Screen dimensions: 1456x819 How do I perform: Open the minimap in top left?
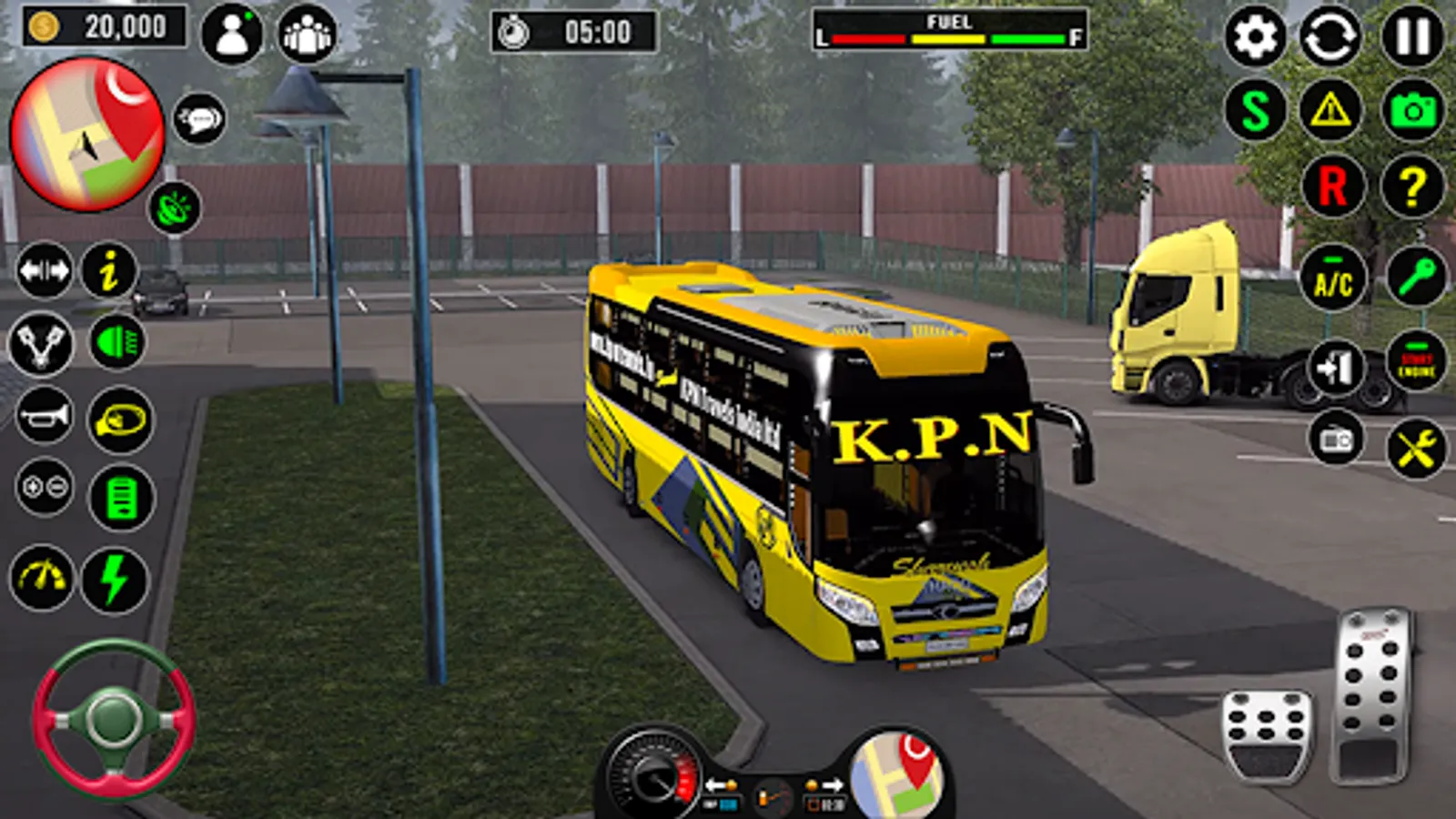coord(86,132)
